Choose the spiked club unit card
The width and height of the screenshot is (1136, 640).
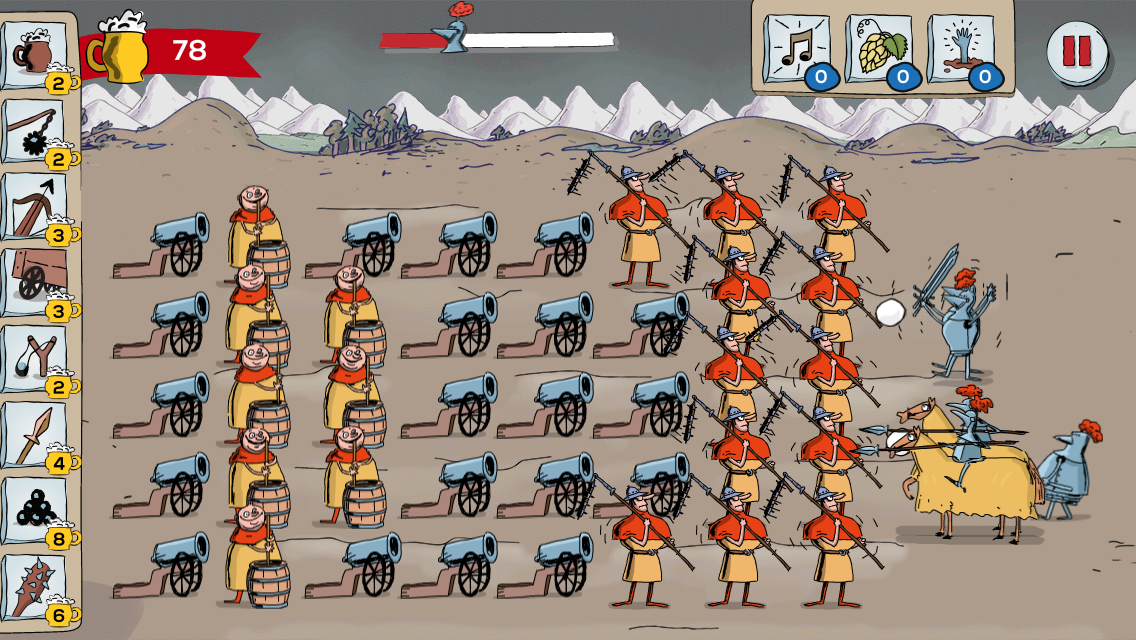(x=36, y=586)
